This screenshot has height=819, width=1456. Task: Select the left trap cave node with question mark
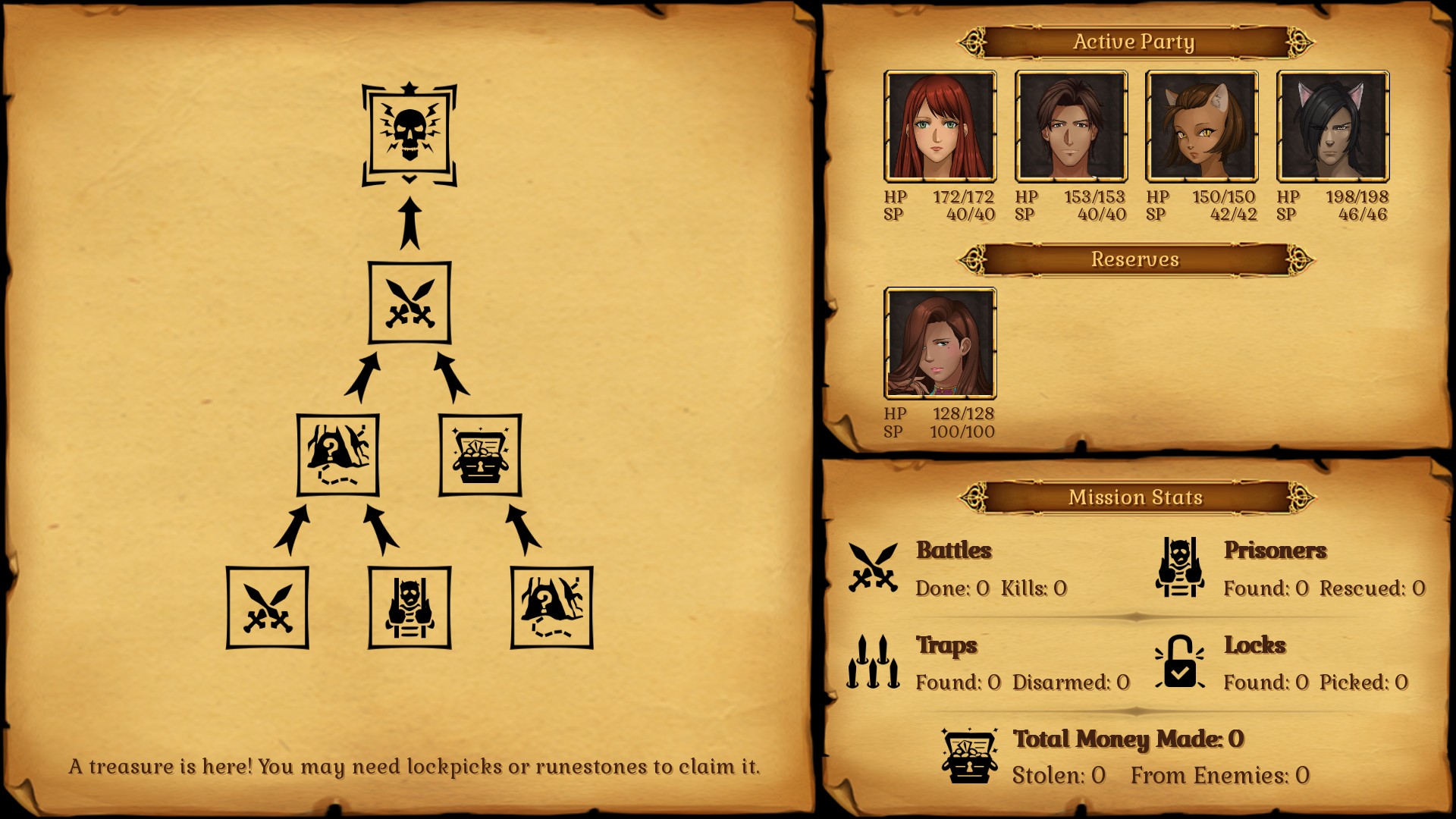click(x=337, y=455)
